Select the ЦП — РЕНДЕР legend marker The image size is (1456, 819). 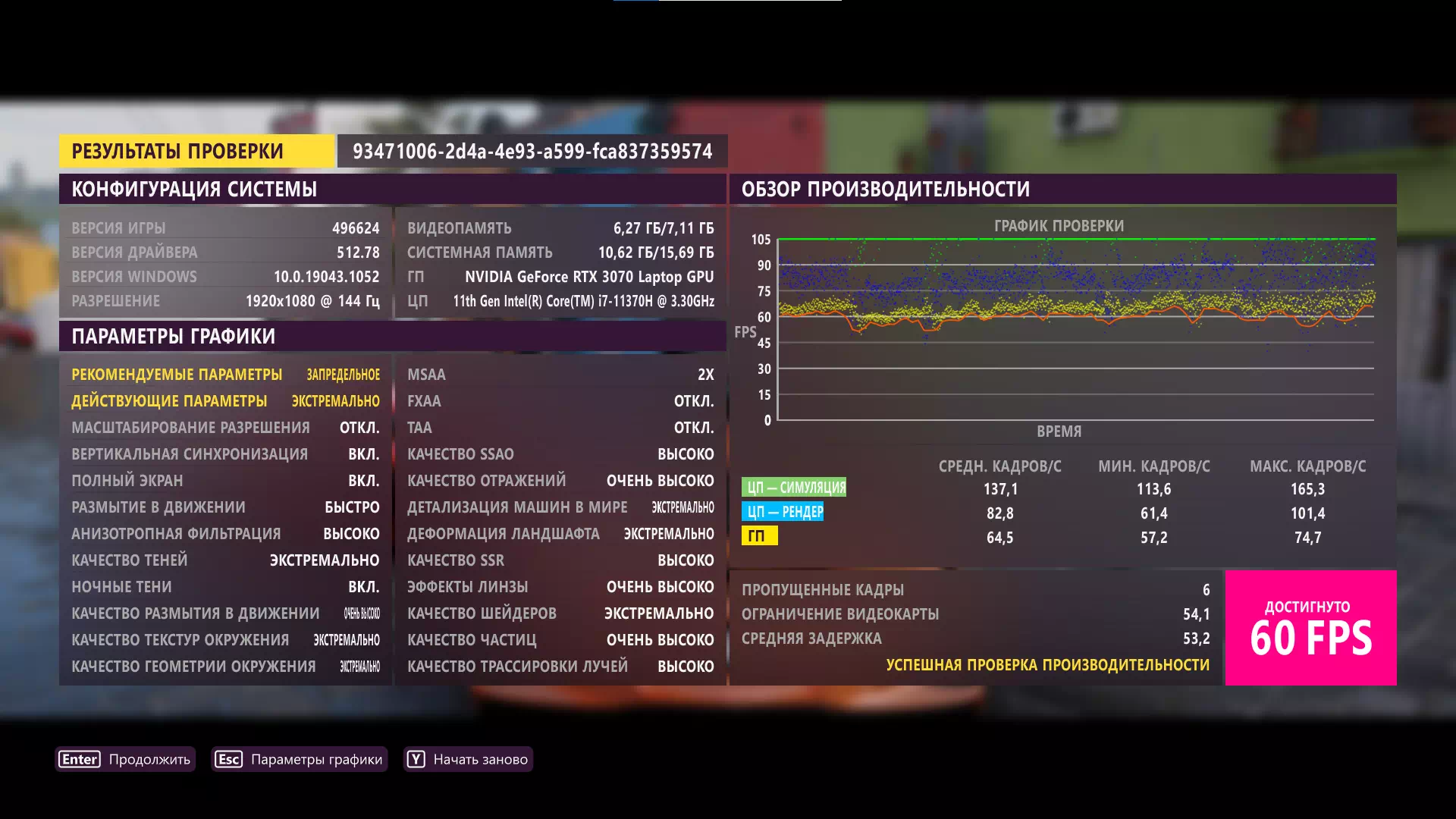click(783, 513)
